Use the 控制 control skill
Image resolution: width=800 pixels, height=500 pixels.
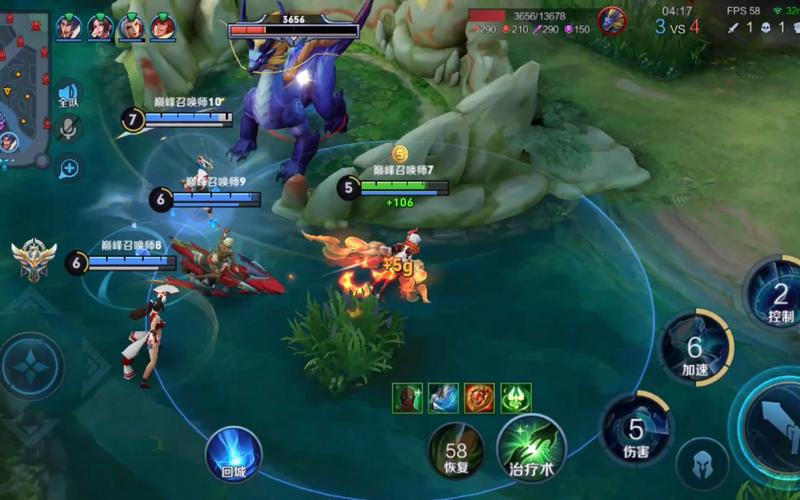tap(778, 292)
